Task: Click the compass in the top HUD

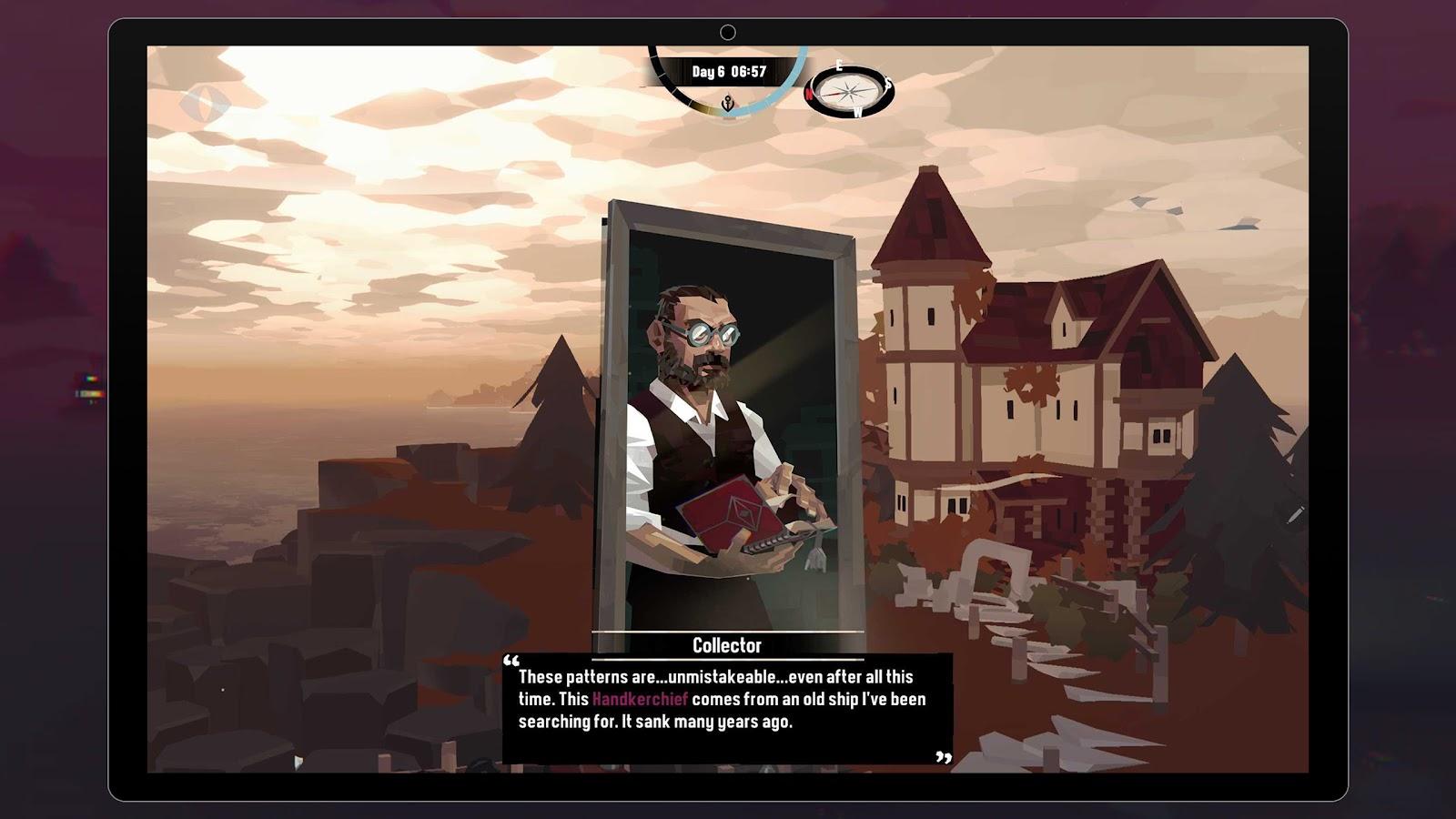Action: coord(848,91)
